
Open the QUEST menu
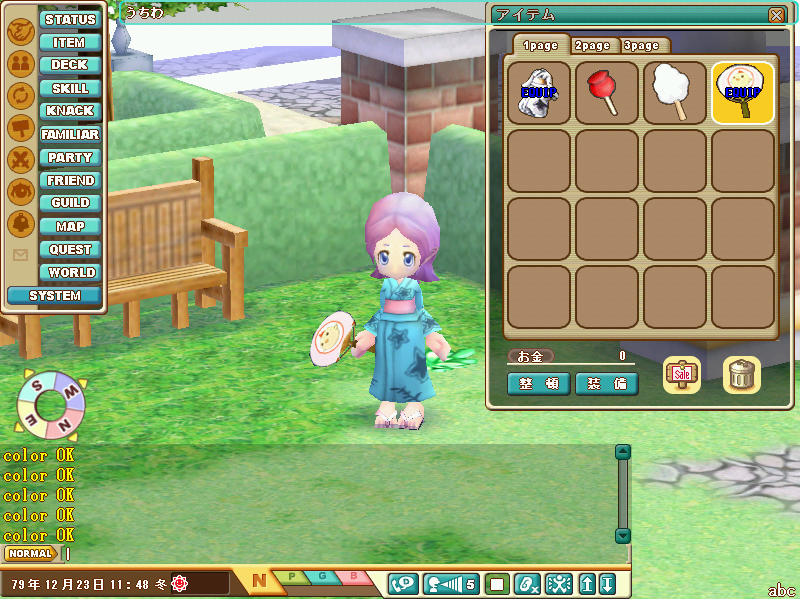(70, 249)
